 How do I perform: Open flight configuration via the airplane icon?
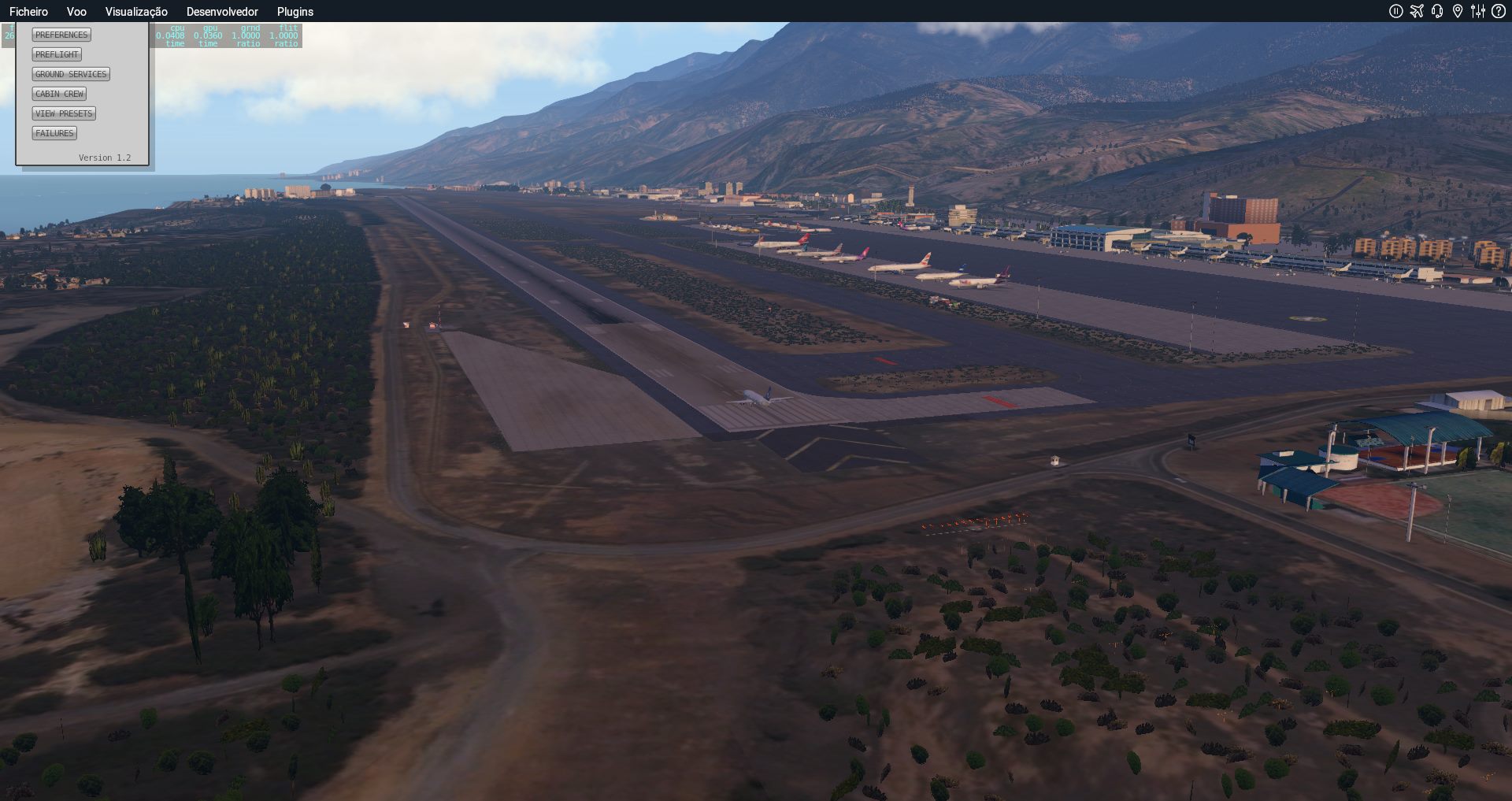pyautogui.click(x=1417, y=11)
